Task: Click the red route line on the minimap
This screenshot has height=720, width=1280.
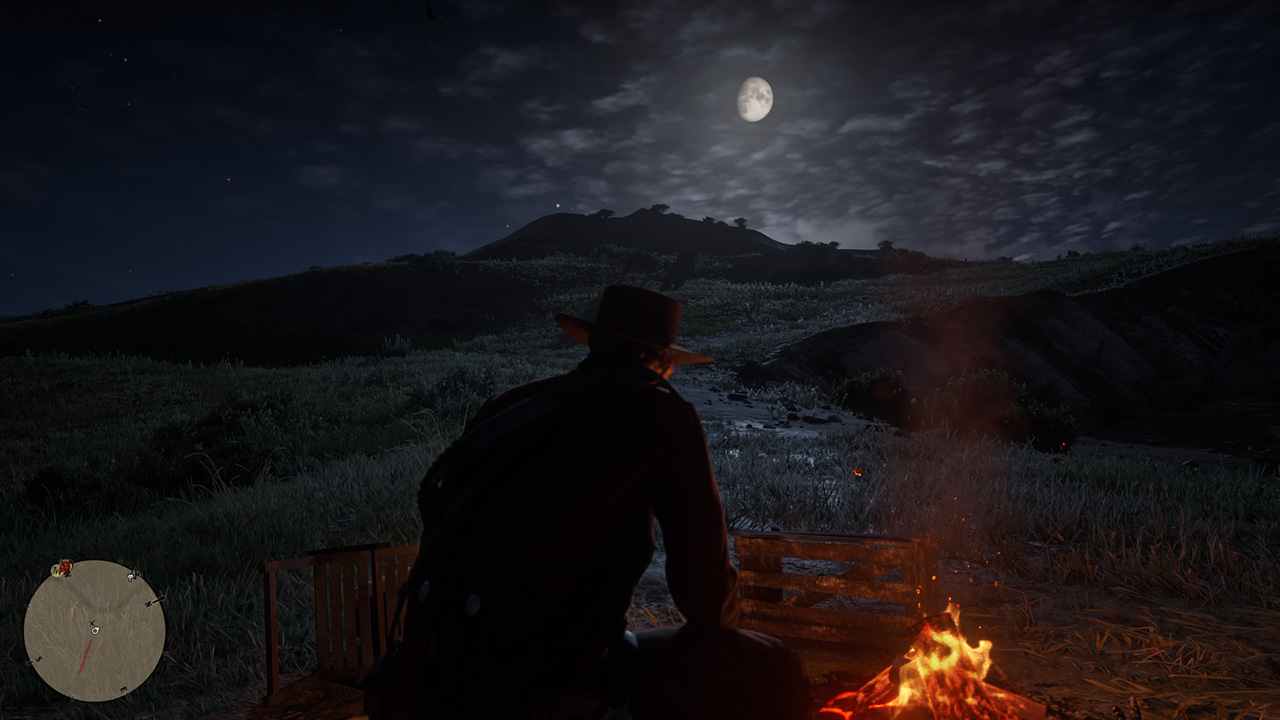Action: (x=86, y=654)
